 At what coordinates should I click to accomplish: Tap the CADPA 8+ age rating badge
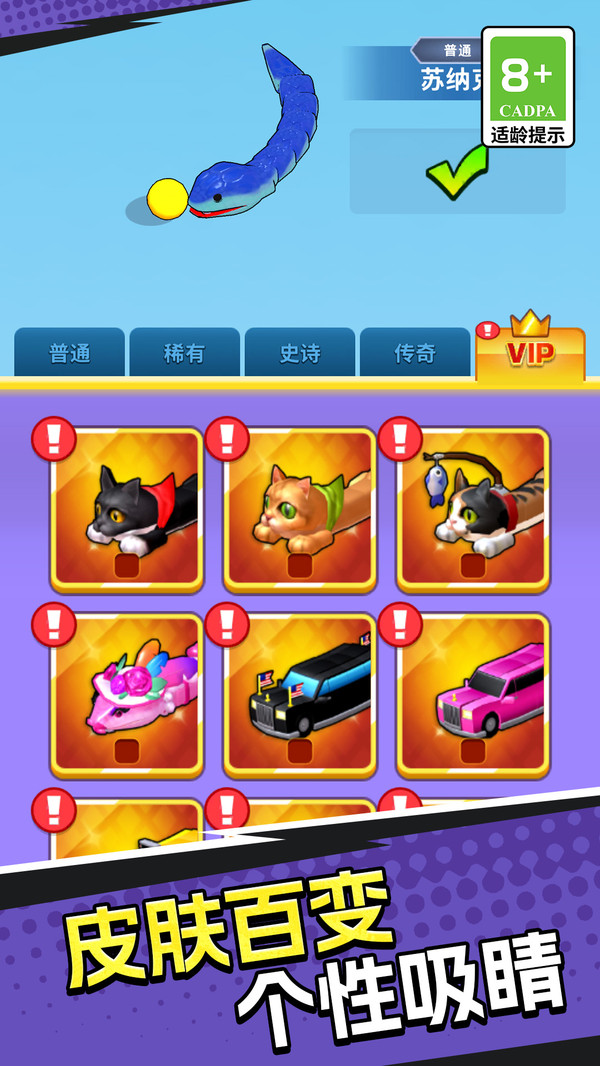coord(528,87)
